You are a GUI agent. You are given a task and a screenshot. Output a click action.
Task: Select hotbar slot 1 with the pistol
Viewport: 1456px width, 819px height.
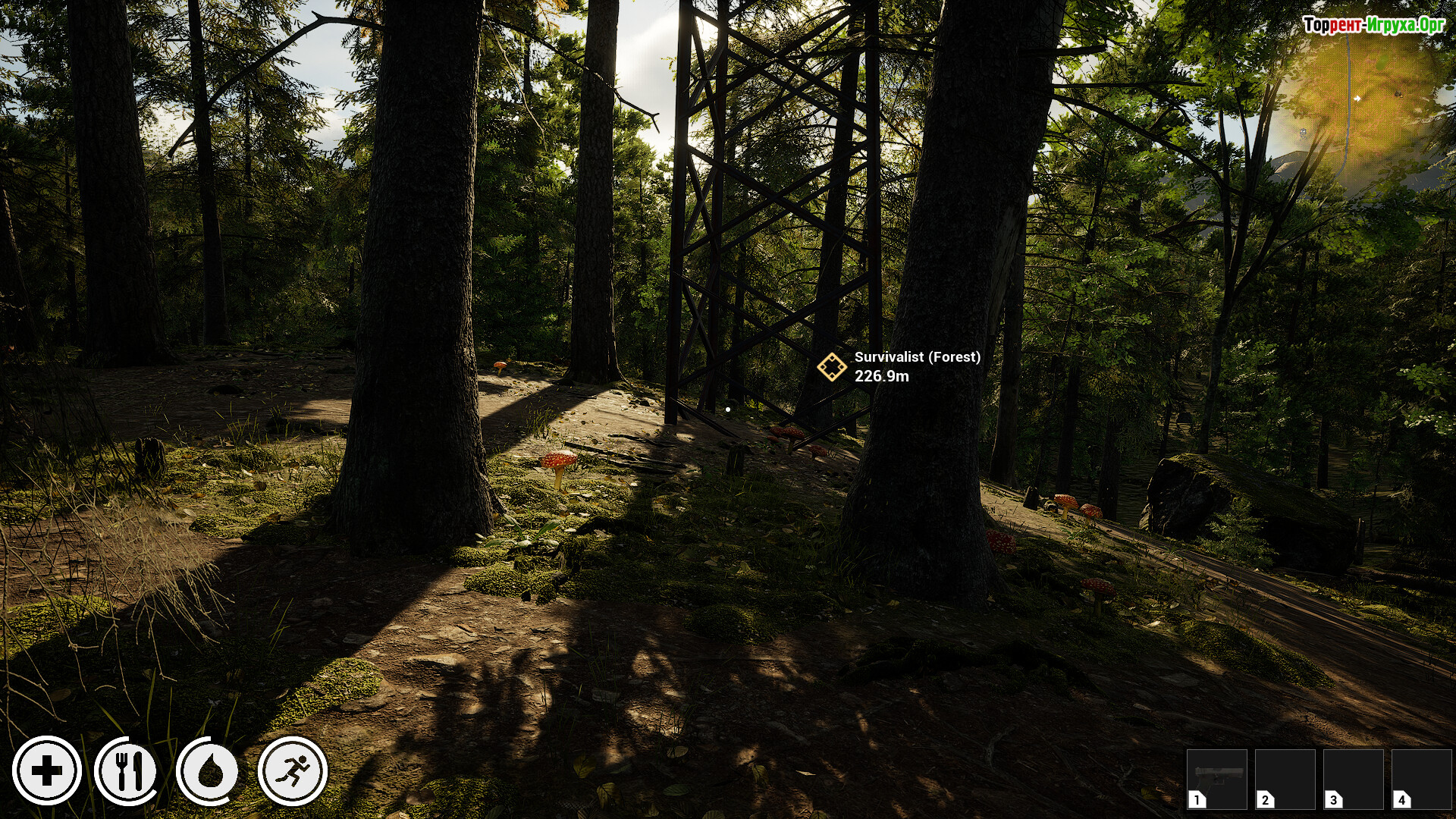1217,779
